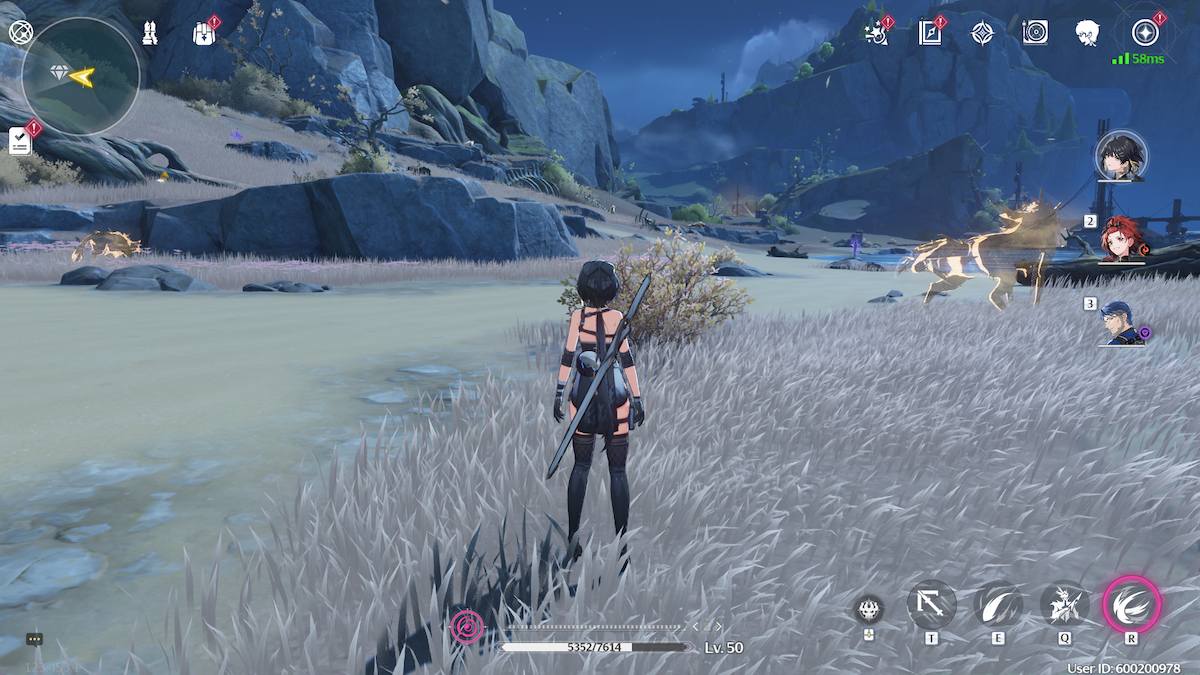
Task: Open the twin towers icon
Action: click(x=150, y=33)
